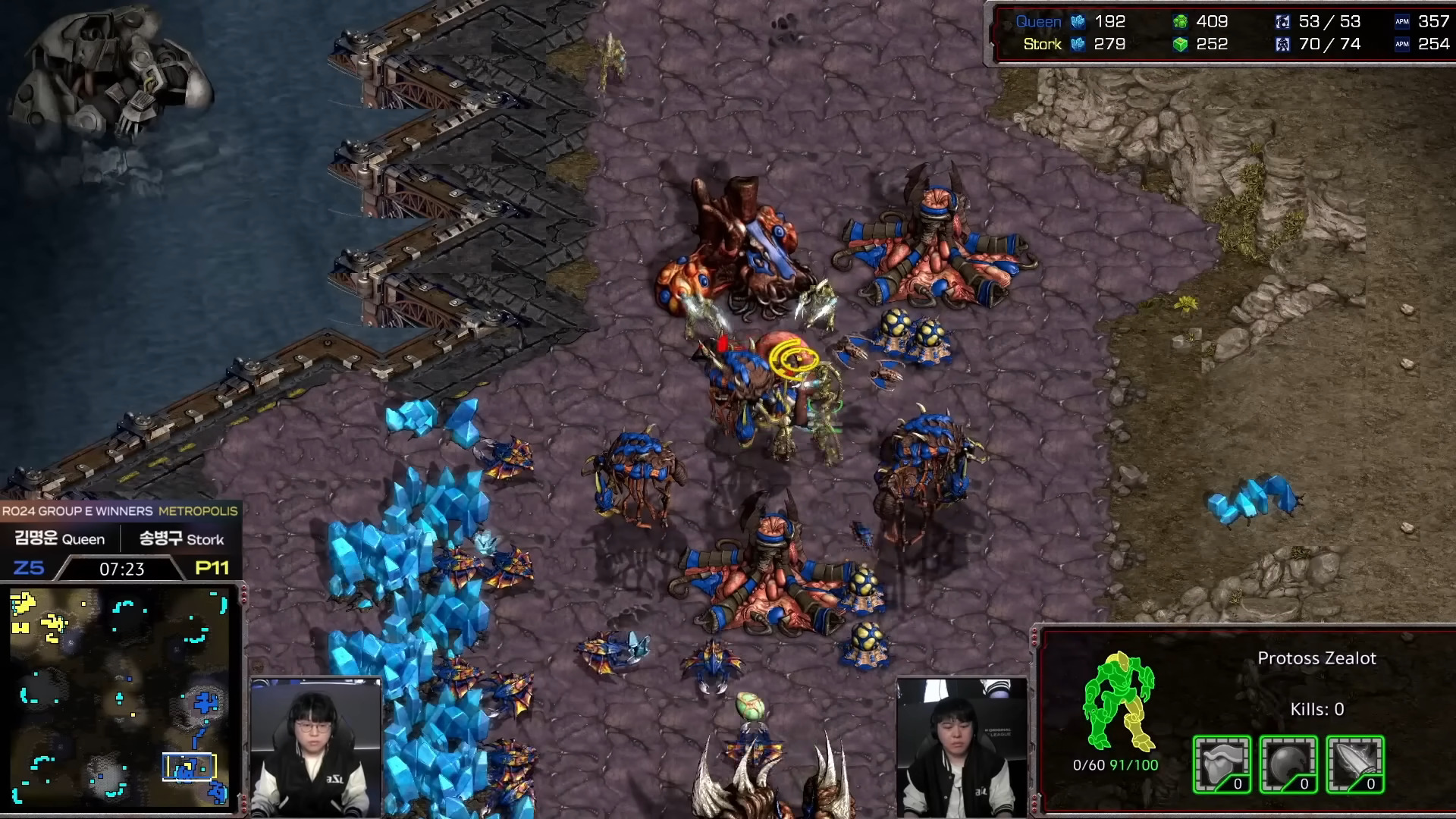1456x819 pixels.
Task: Click the minimap in the bottom-left corner
Action: tap(119, 698)
